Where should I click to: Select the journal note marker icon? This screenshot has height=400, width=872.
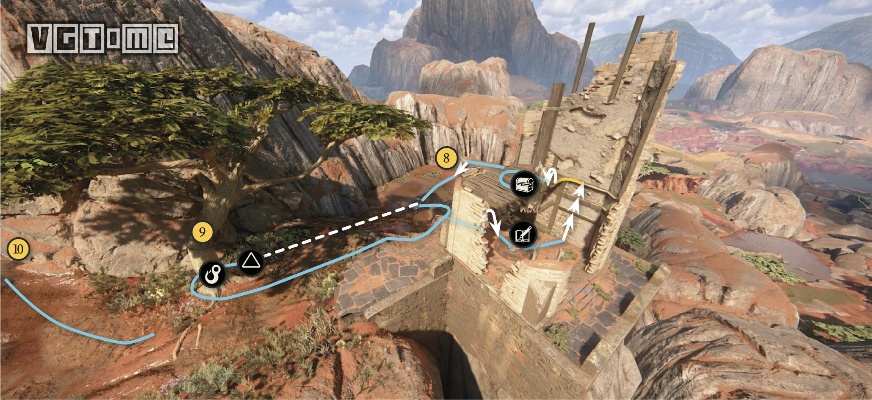523,235
